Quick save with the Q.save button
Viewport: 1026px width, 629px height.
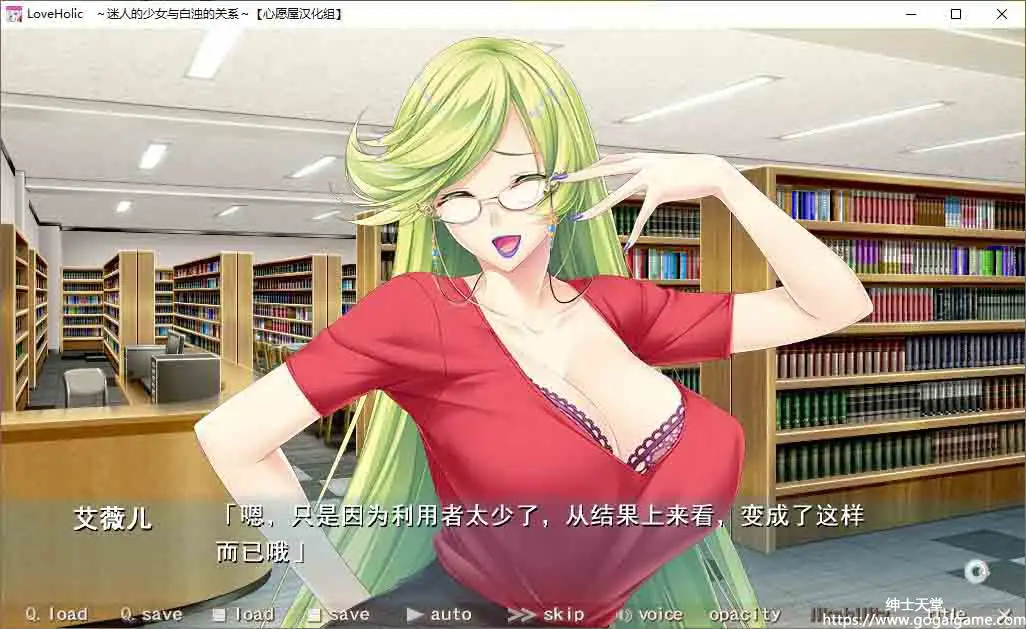click(151, 614)
